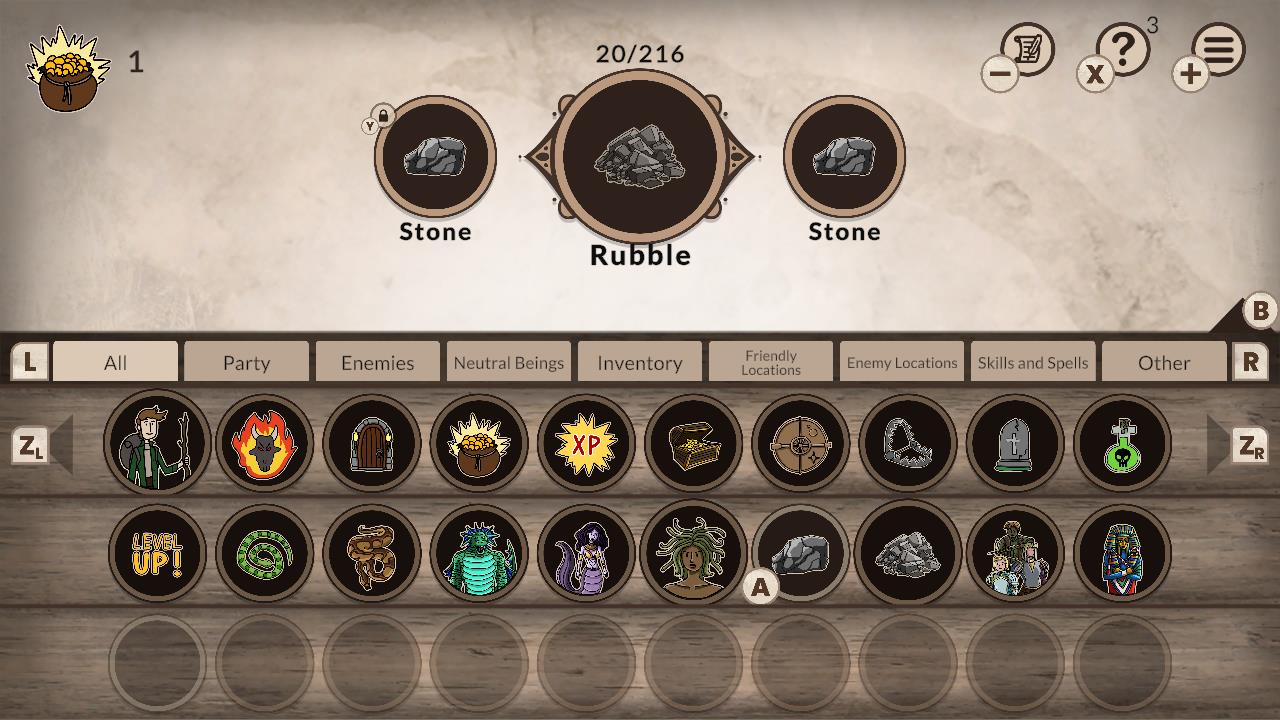Select the Rubble thumbnail in the grid
This screenshot has width=1280, height=720.
tap(908, 552)
